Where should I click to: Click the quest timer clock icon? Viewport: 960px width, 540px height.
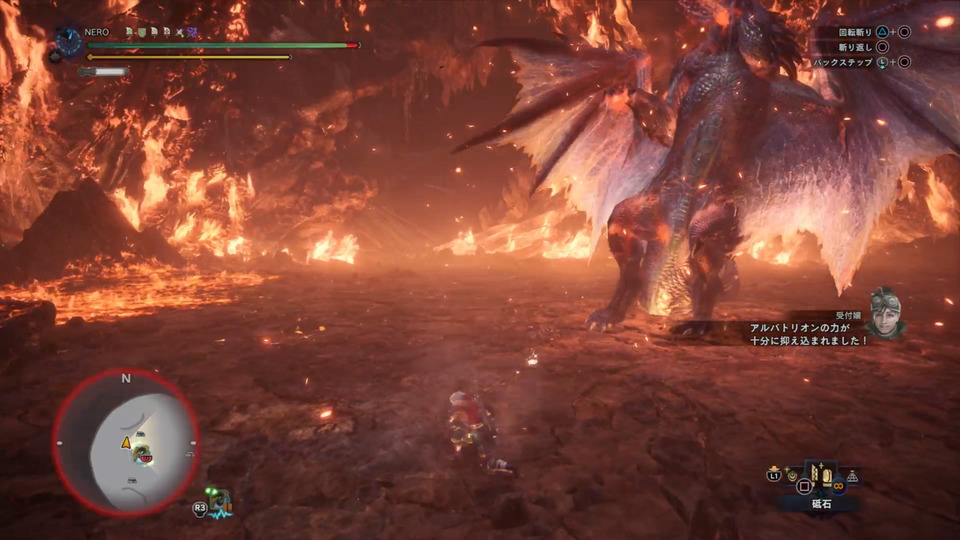69,41
